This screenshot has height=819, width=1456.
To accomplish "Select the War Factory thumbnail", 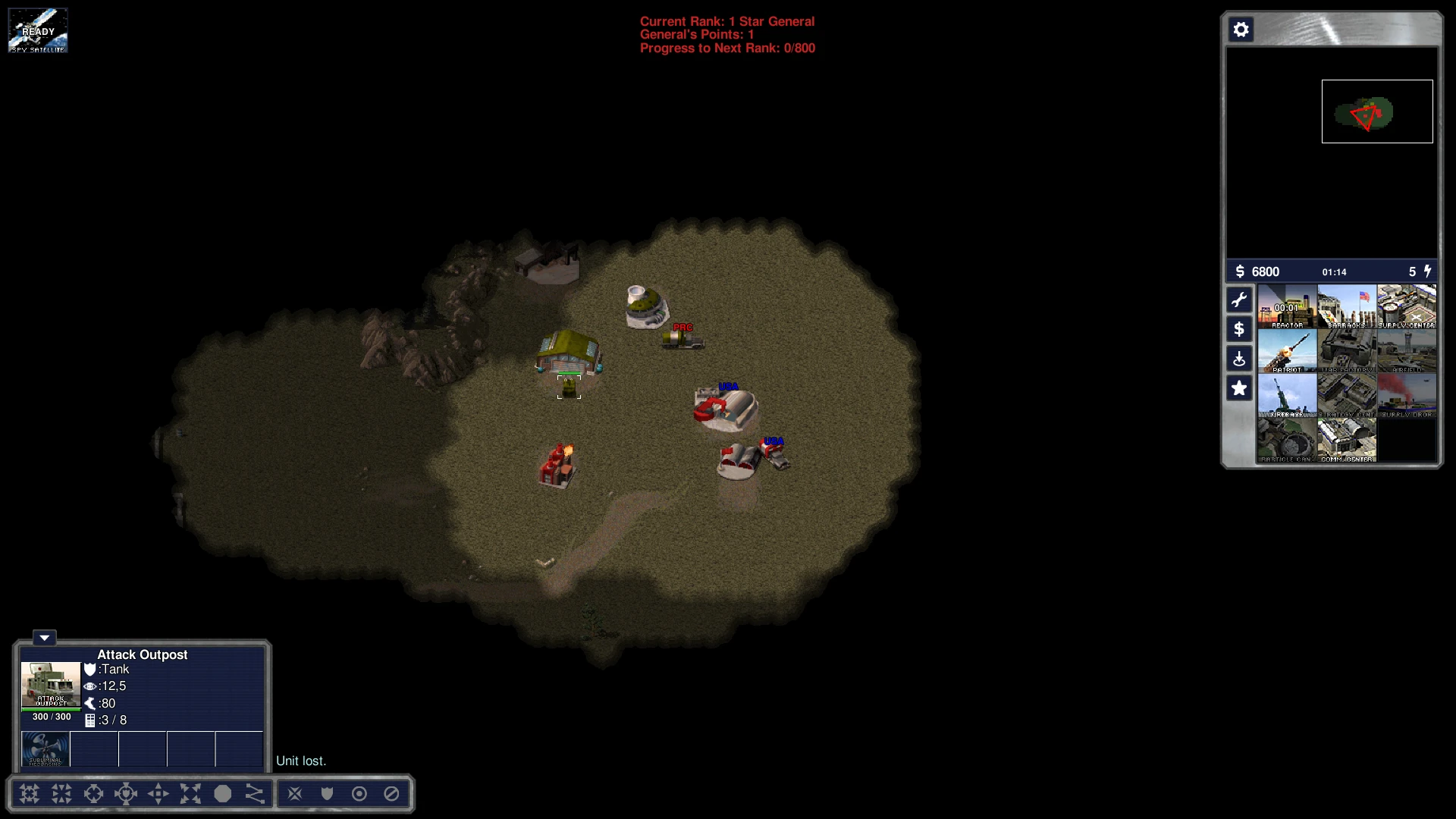I will coord(1347,351).
